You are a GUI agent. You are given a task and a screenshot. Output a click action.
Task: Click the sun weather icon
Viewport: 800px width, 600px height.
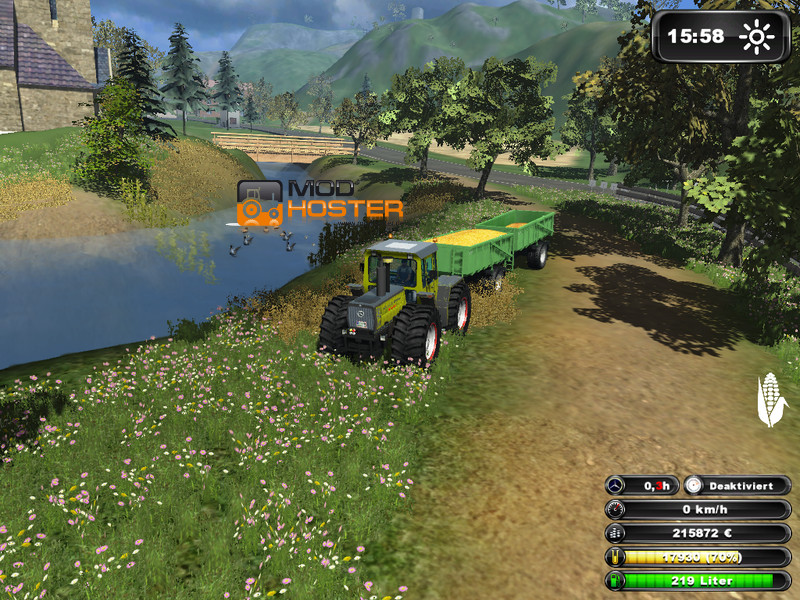click(757, 37)
